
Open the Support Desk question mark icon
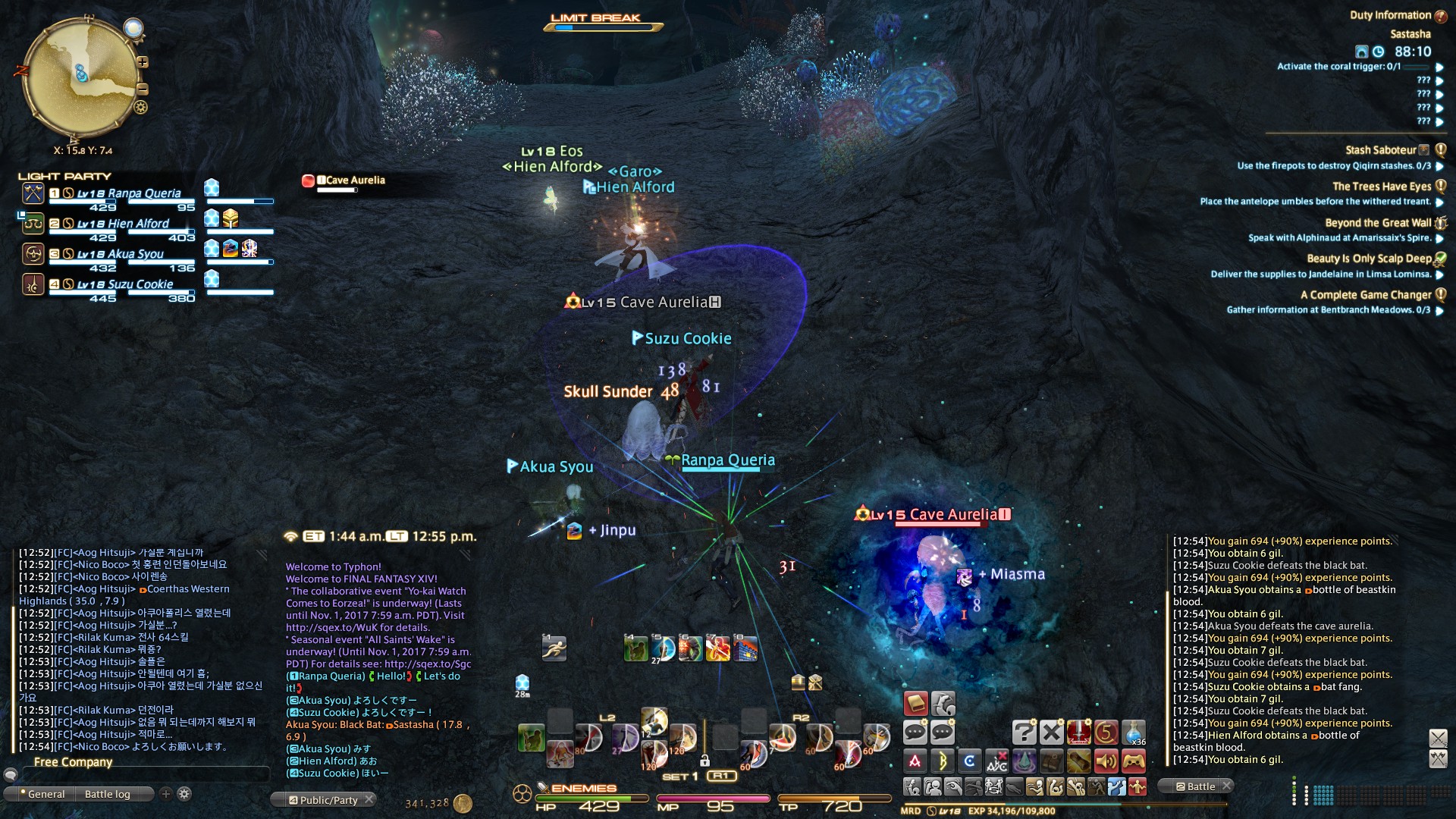click(1025, 733)
